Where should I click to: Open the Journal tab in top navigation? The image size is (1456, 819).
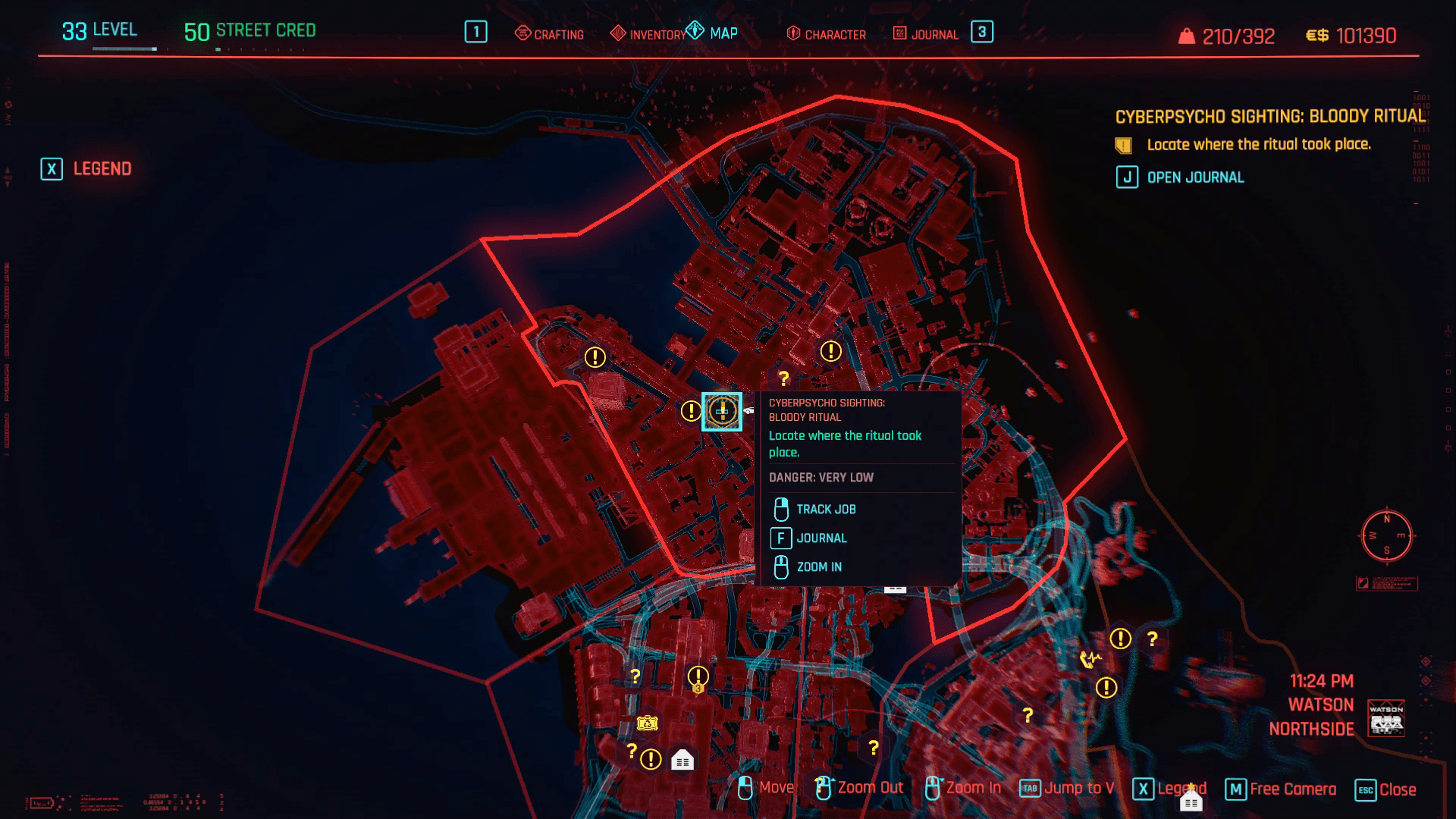(934, 34)
